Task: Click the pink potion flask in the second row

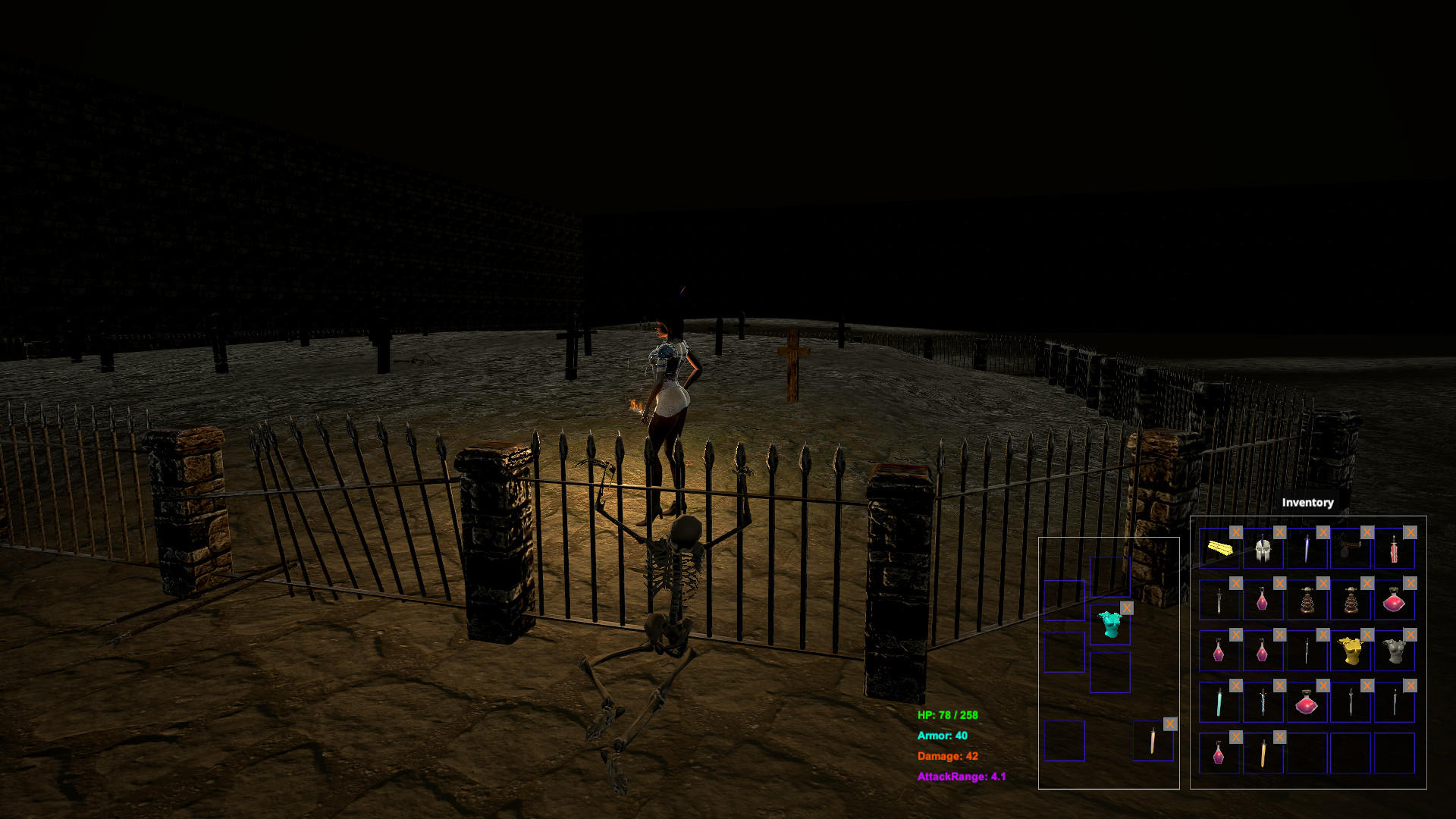Action: click(x=1261, y=603)
